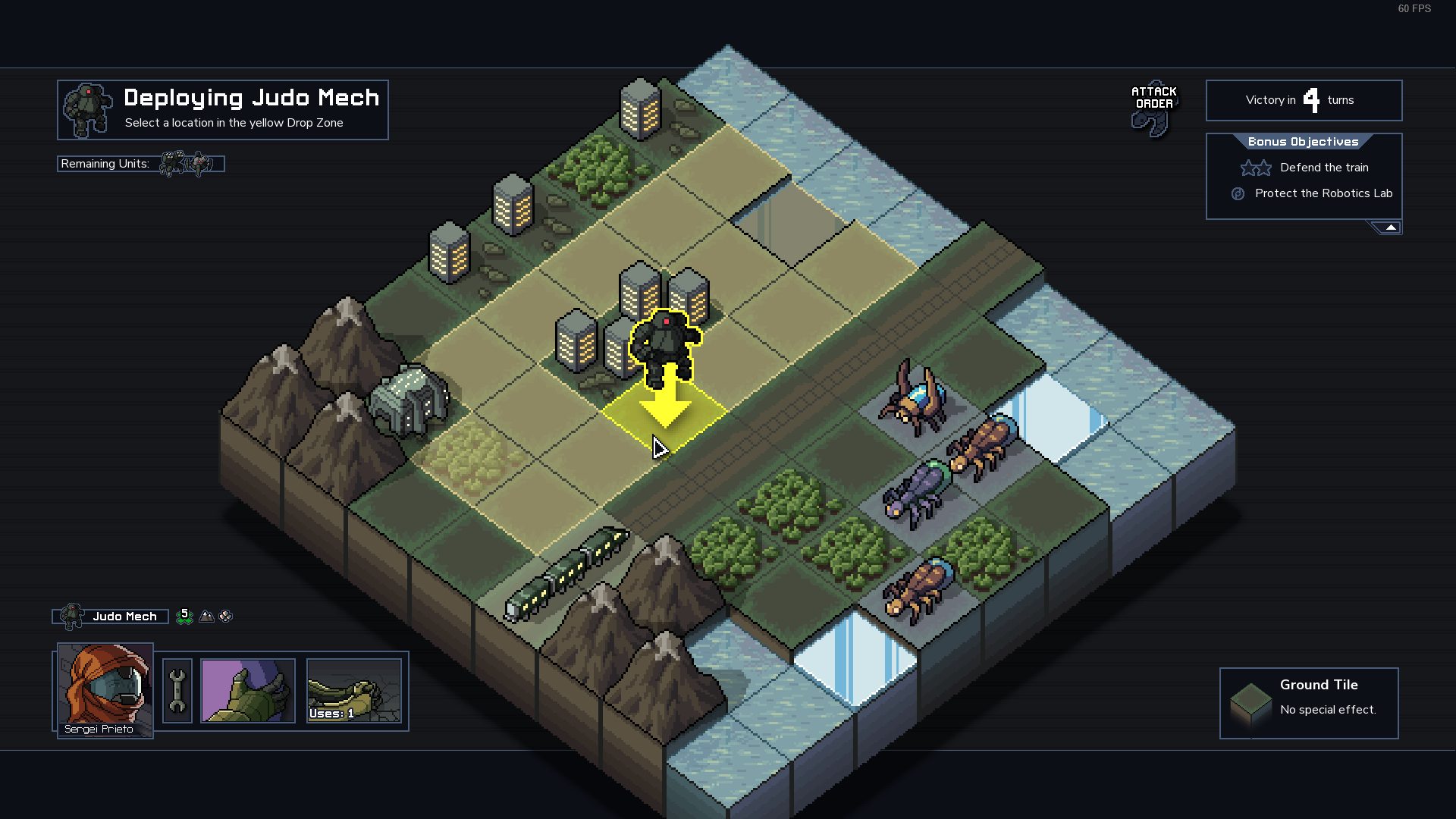The image size is (1456, 819).
Task: Select the Defend the train objective
Action: pos(1324,168)
